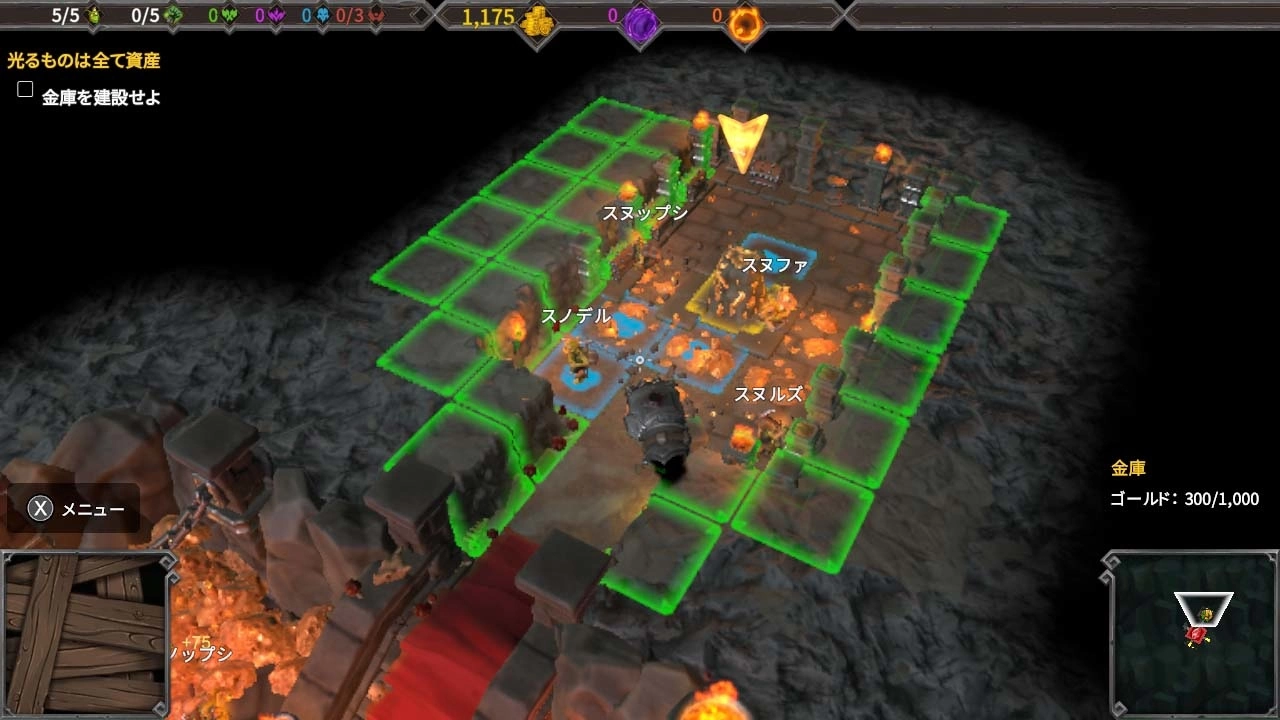Click the goblin 0/5 unit icon
Screen dimensions: 1280x720
(170, 15)
